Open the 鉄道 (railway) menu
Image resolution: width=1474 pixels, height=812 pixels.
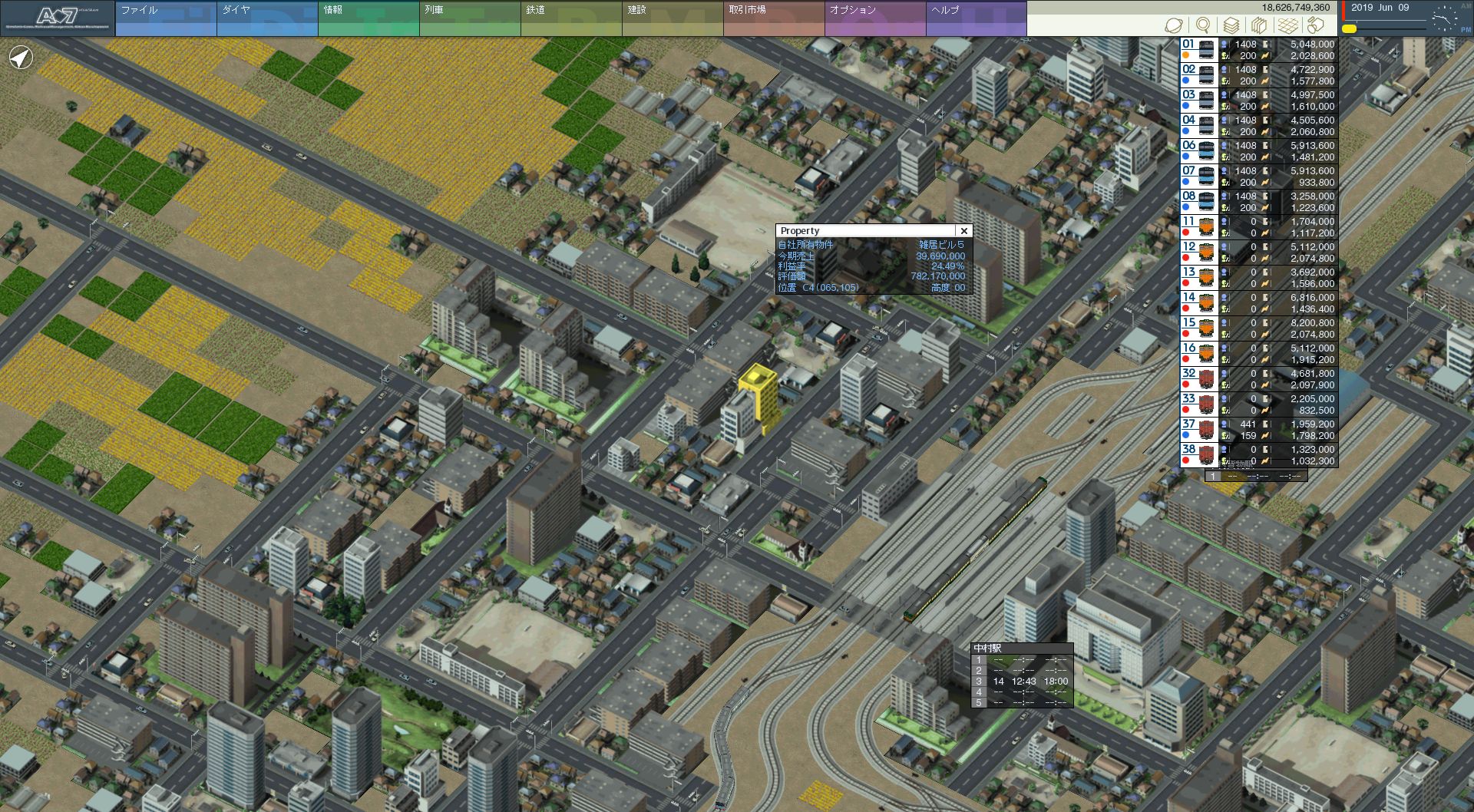point(570,18)
